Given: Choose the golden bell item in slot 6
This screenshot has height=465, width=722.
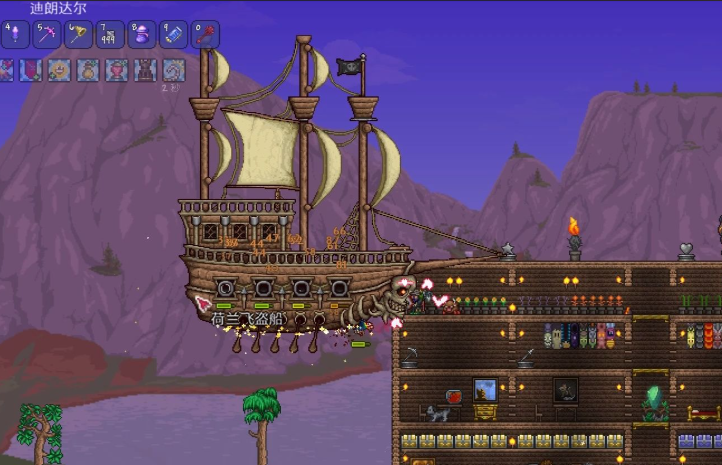Looking at the screenshot, I should [x=78, y=35].
